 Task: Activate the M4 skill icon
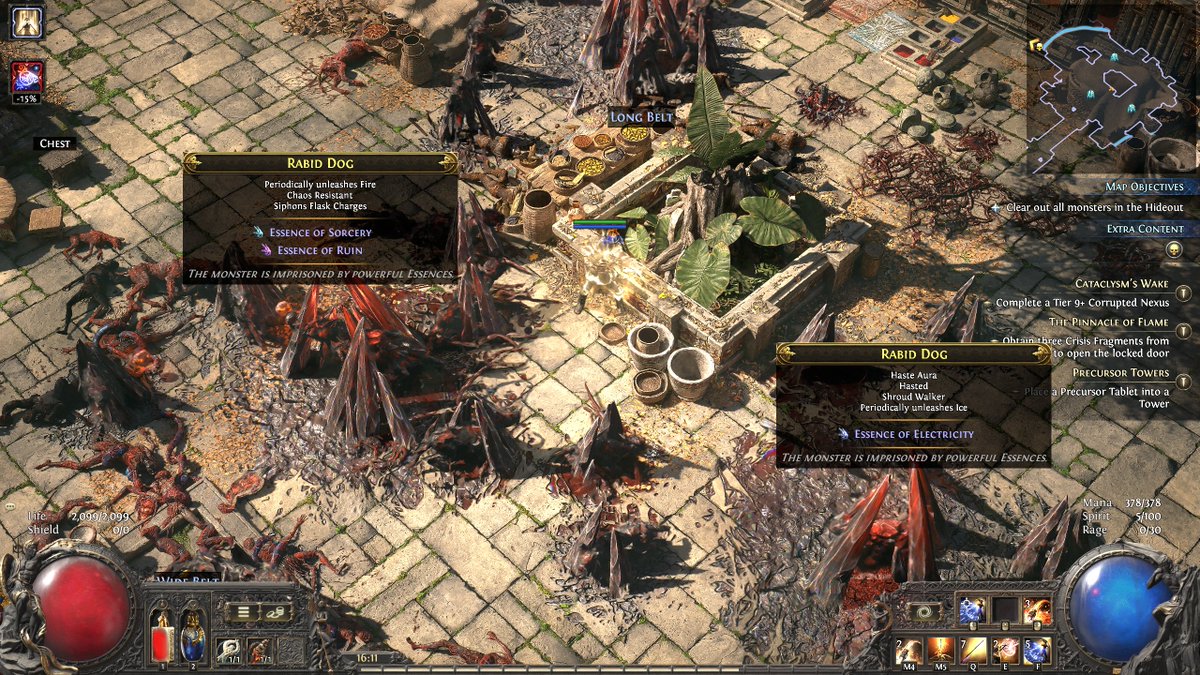tap(911, 651)
